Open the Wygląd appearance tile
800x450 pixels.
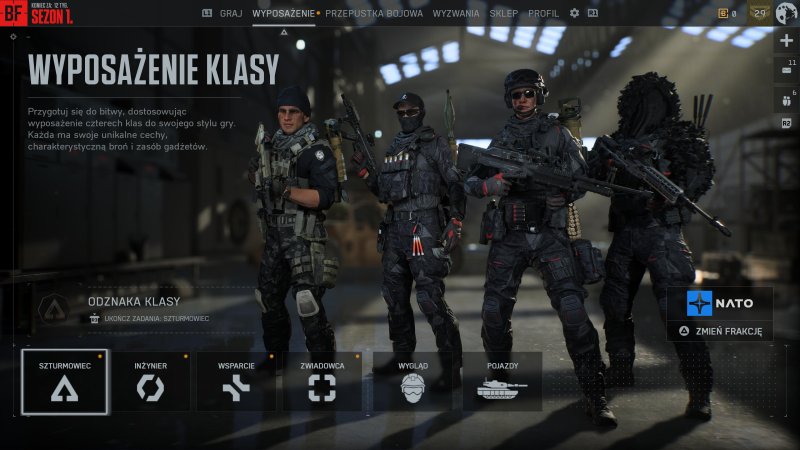(412, 381)
